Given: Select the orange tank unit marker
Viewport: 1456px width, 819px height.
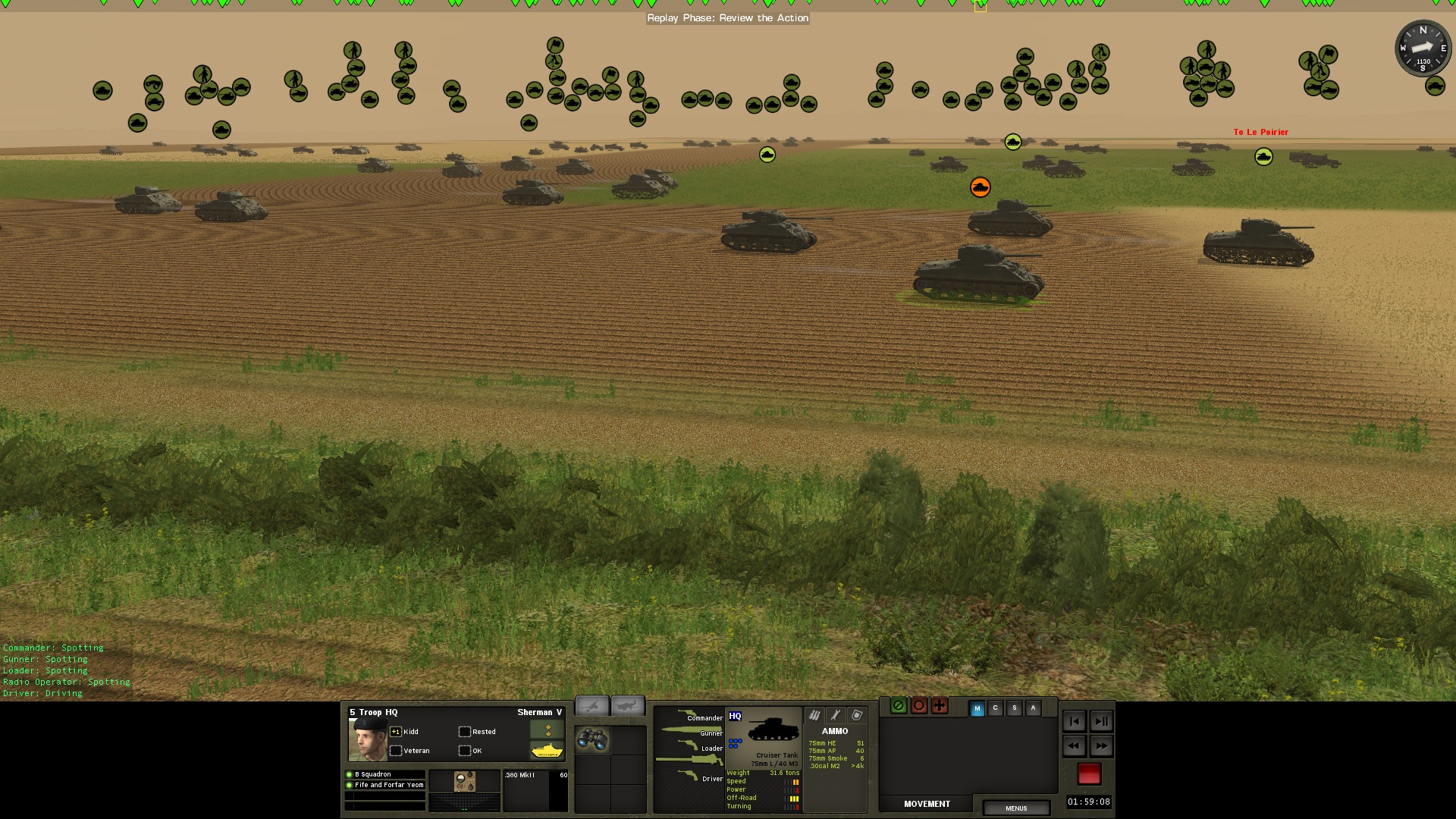Looking at the screenshot, I should point(980,187).
